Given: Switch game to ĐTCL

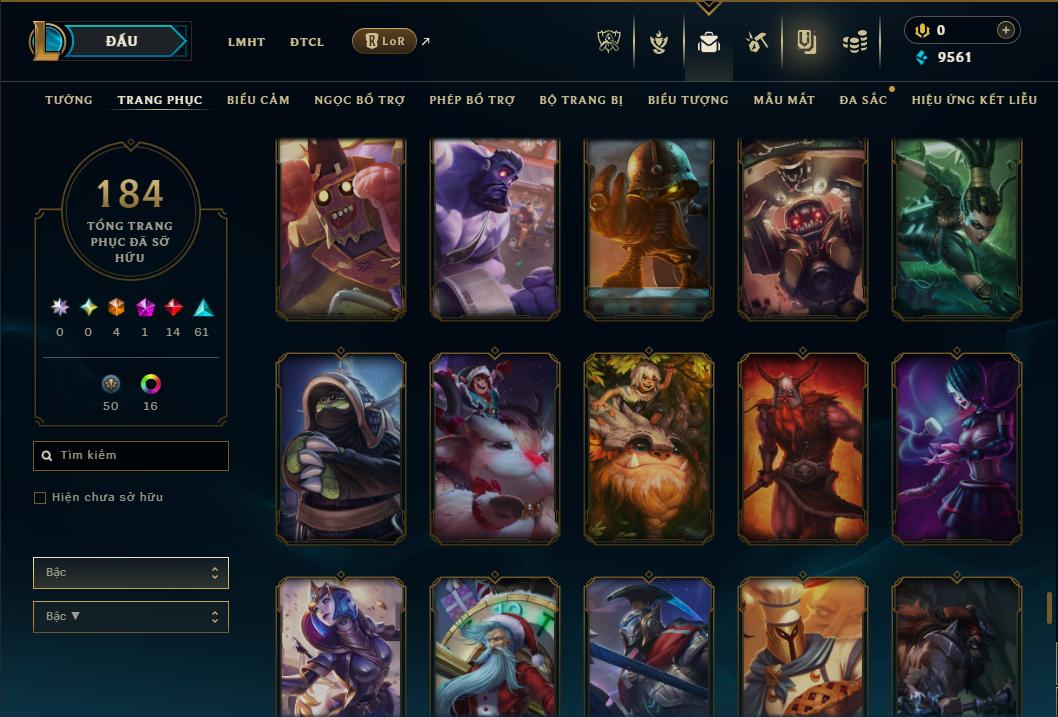Looking at the screenshot, I should tap(307, 42).
